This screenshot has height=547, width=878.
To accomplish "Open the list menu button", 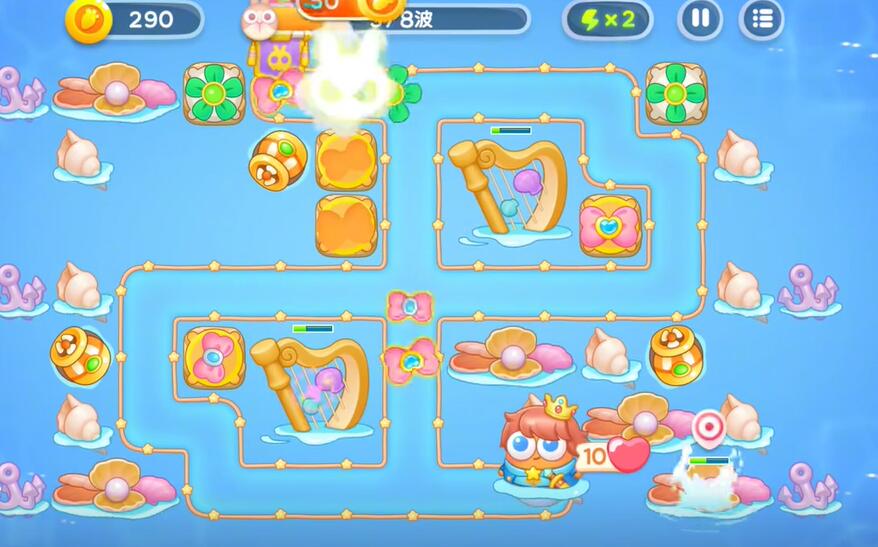I will point(761,19).
